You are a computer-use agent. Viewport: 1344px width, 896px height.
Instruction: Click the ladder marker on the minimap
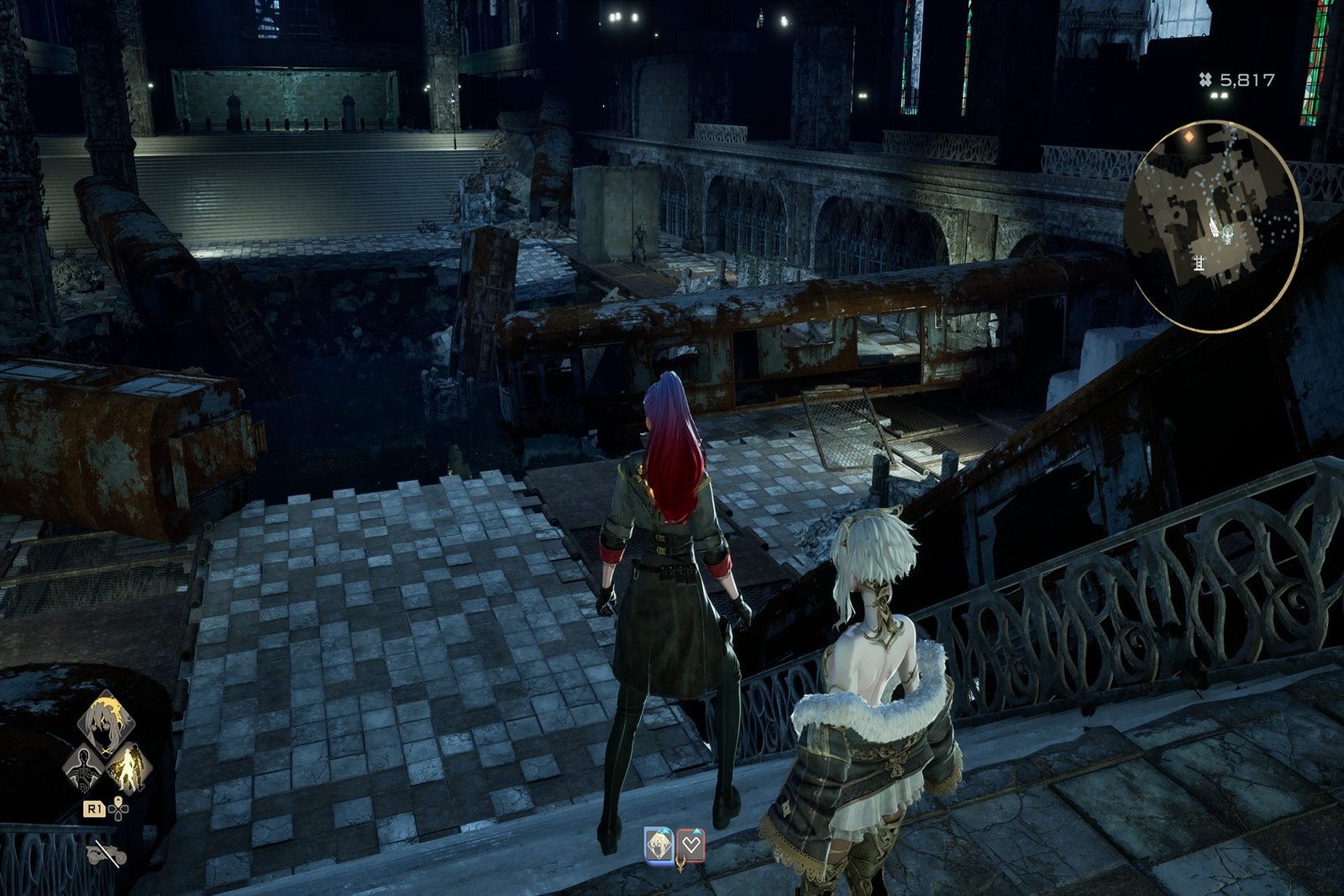pos(1200,263)
